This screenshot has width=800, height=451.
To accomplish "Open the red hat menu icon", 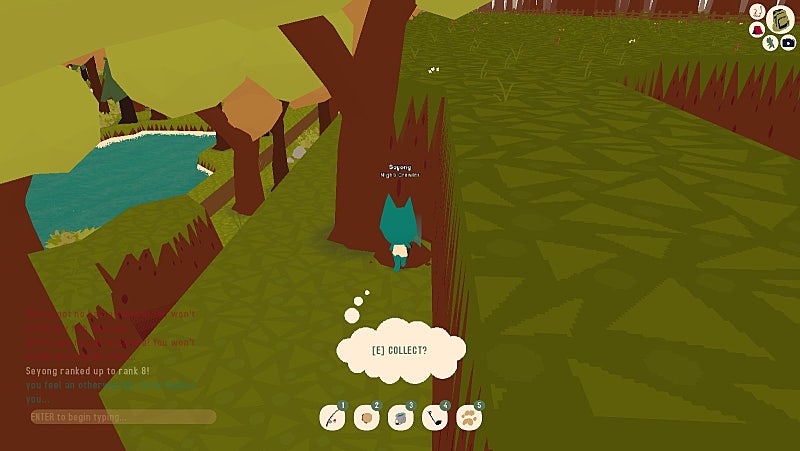I will click(x=759, y=29).
